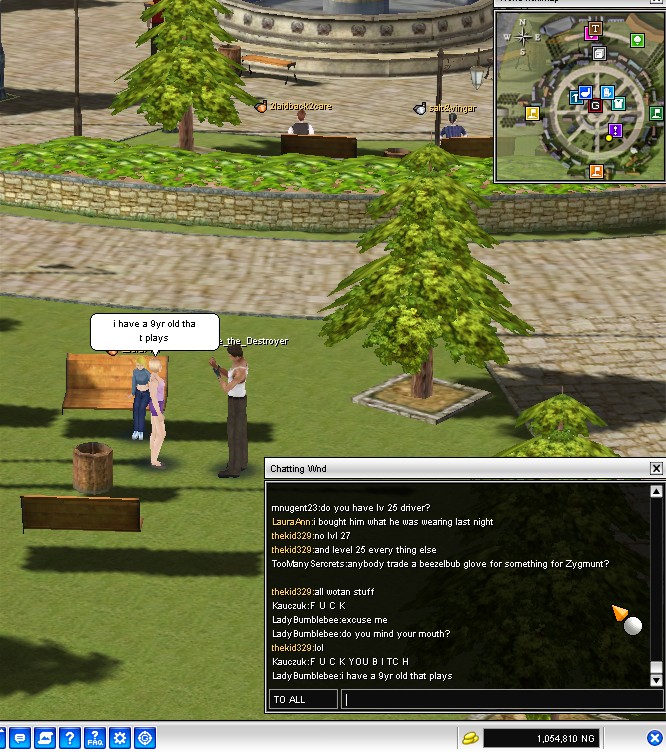
Task: Click the purple marker on minimap
Action: [x=615, y=130]
